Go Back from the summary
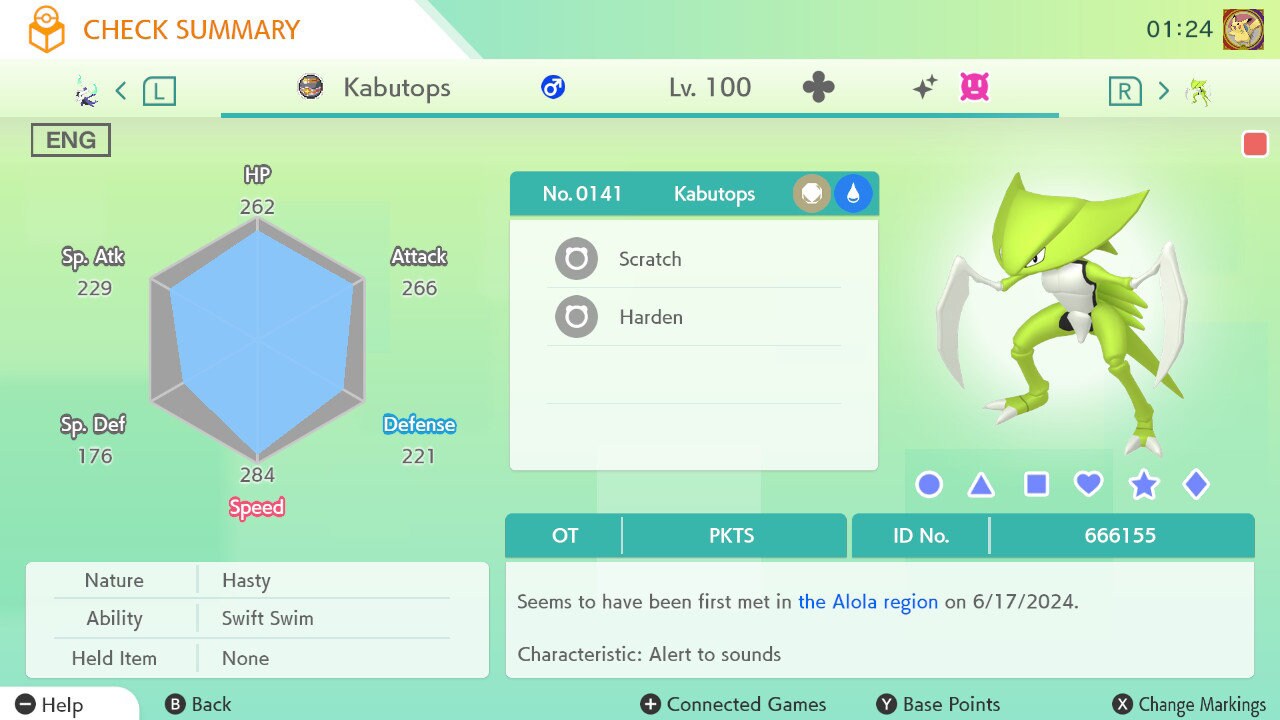Viewport: 1280px width, 720px height. (198, 704)
